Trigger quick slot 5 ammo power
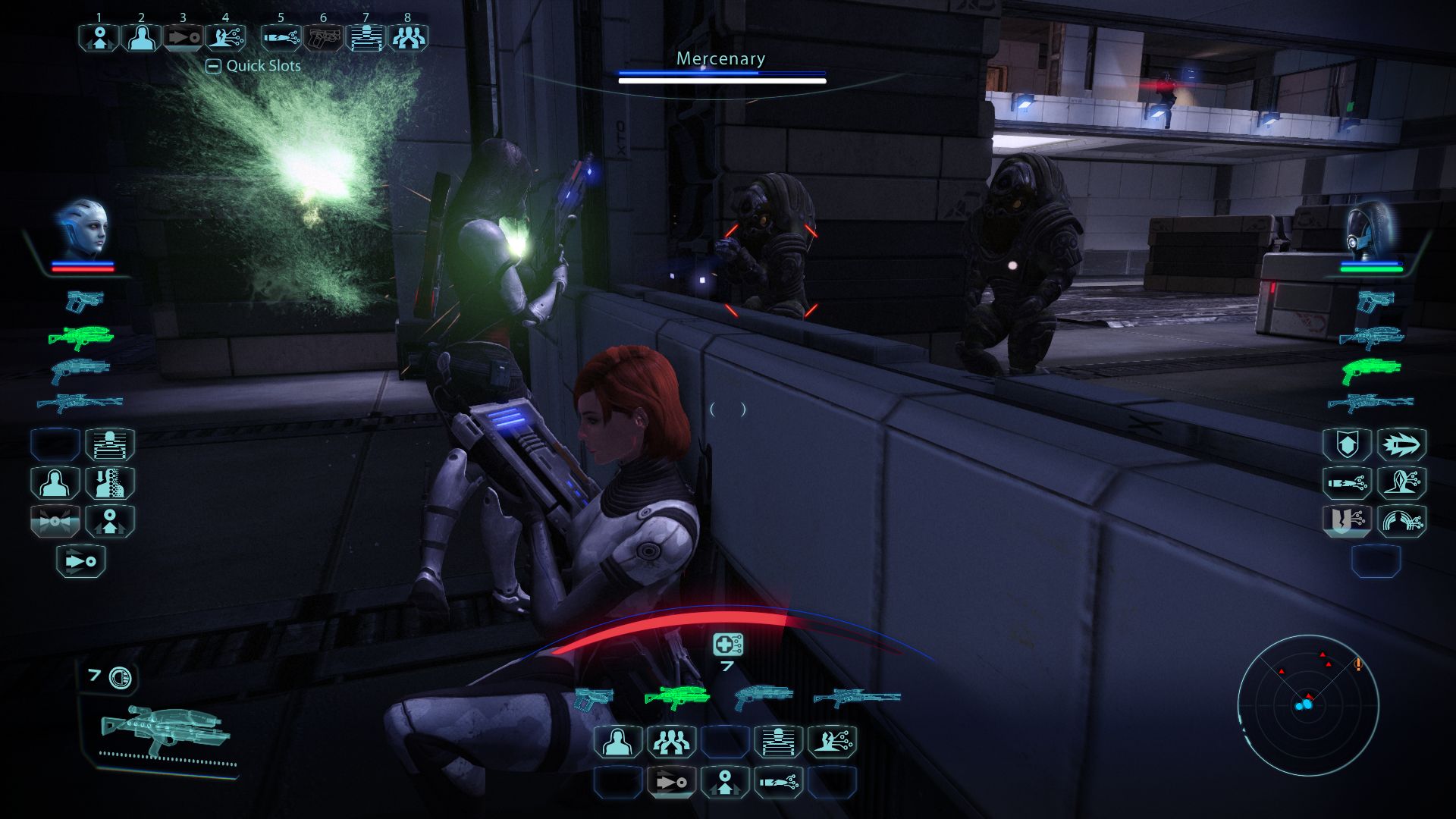The height and width of the screenshot is (819, 1456). tap(281, 37)
